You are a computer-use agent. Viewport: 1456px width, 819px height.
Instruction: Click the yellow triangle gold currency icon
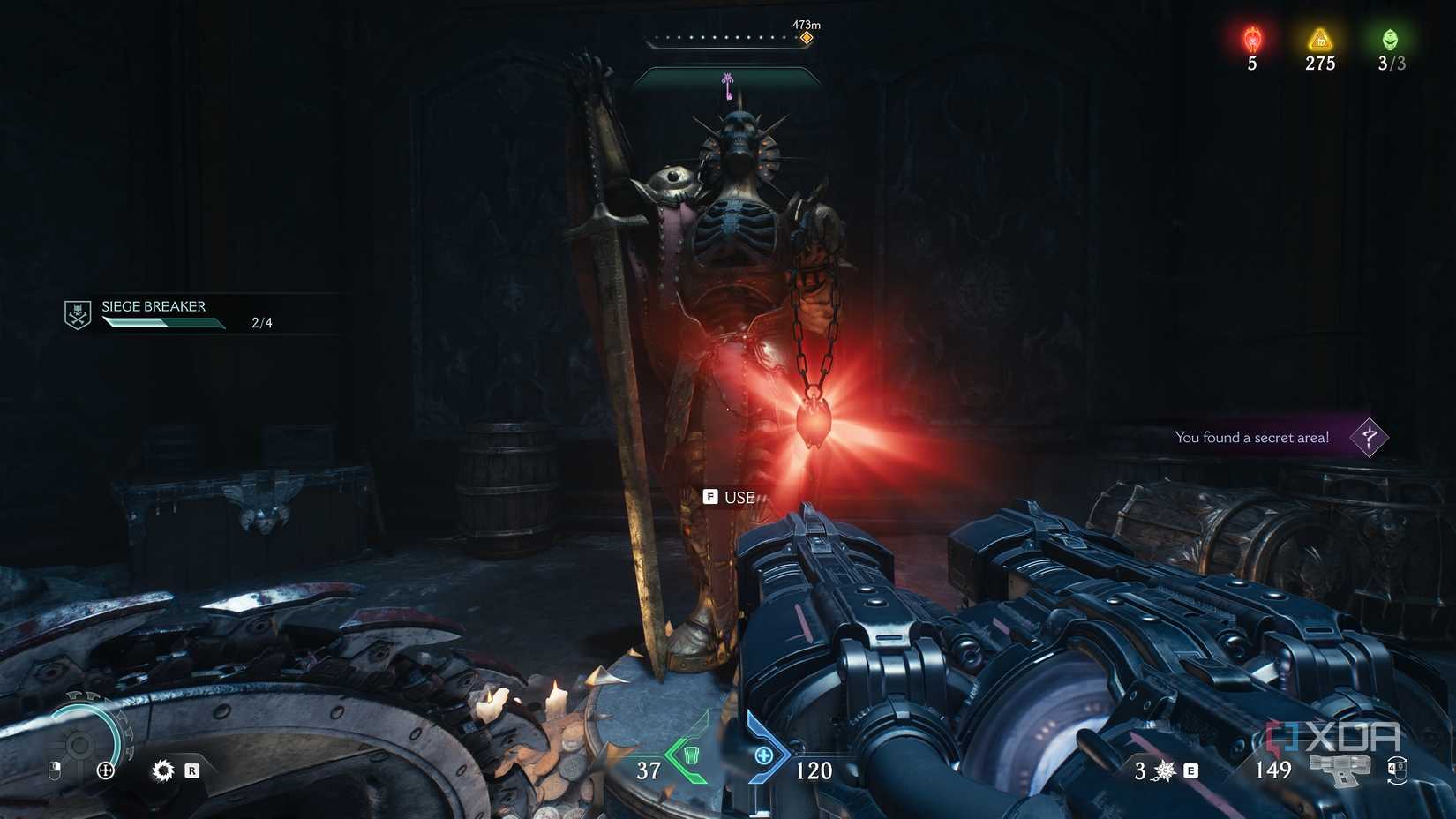pos(1318,37)
